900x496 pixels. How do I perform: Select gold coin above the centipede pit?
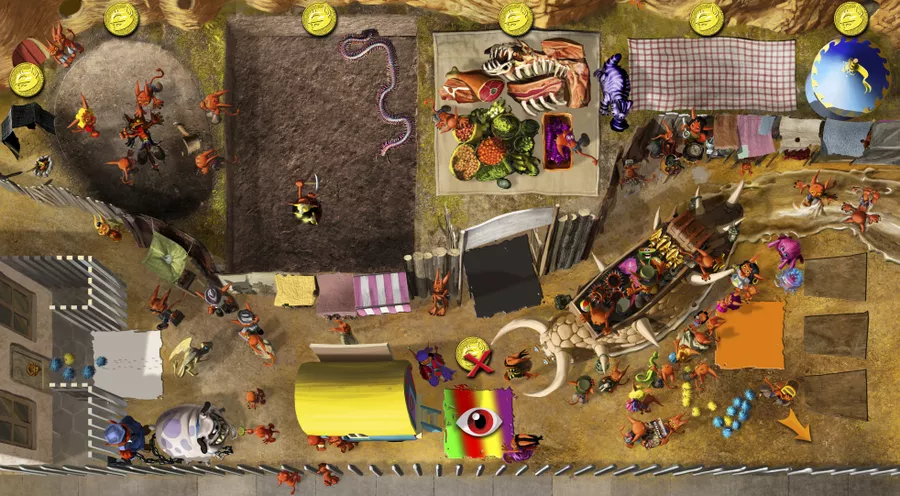coord(319,17)
